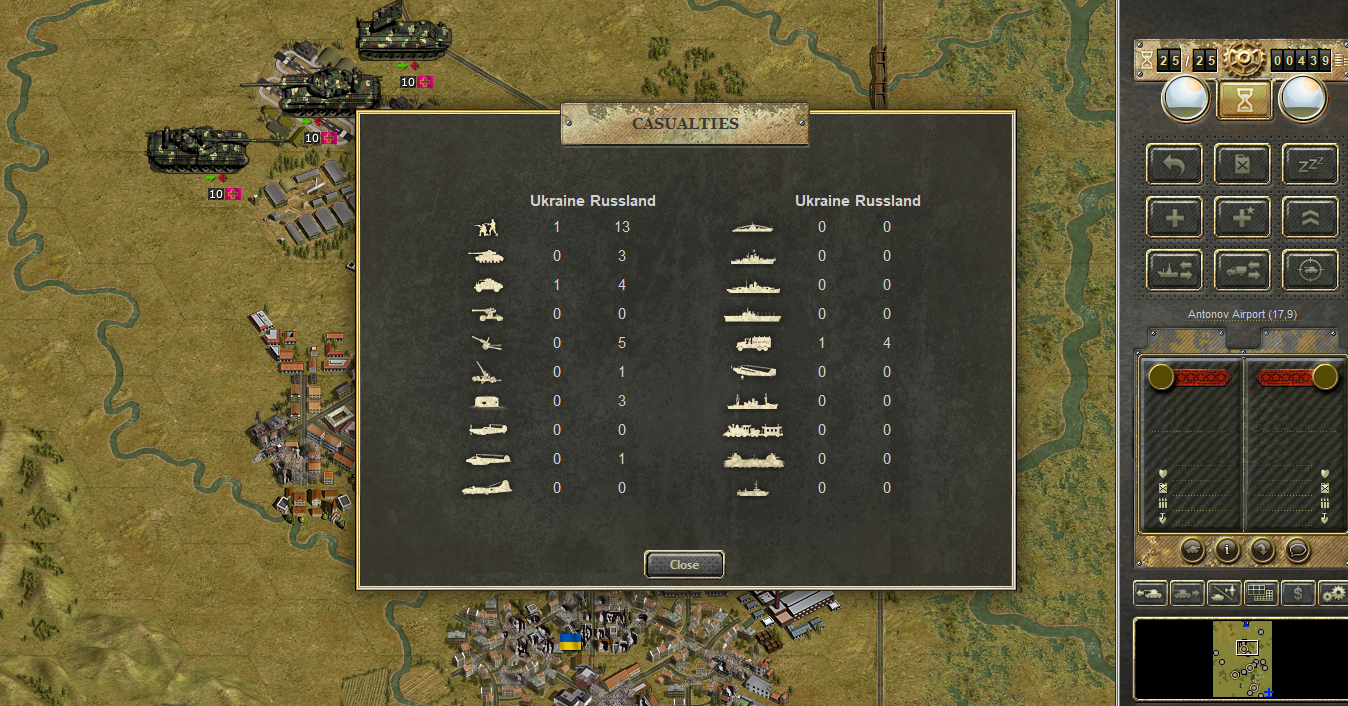1348x706 pixels.
Task: Select the previous unit tank arrow button
Action: (1150, 593)
